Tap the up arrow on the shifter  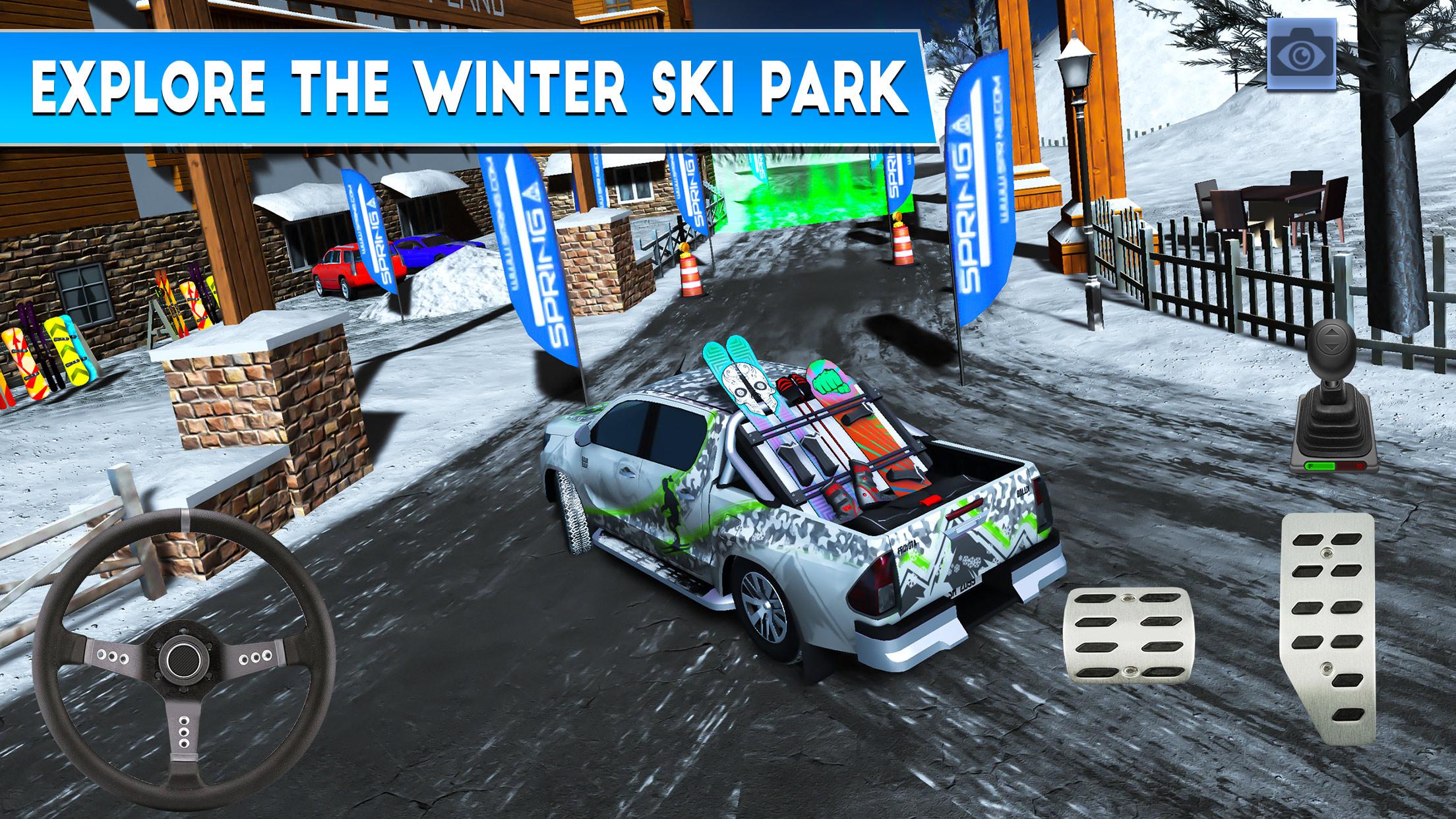pos(1331,333)
